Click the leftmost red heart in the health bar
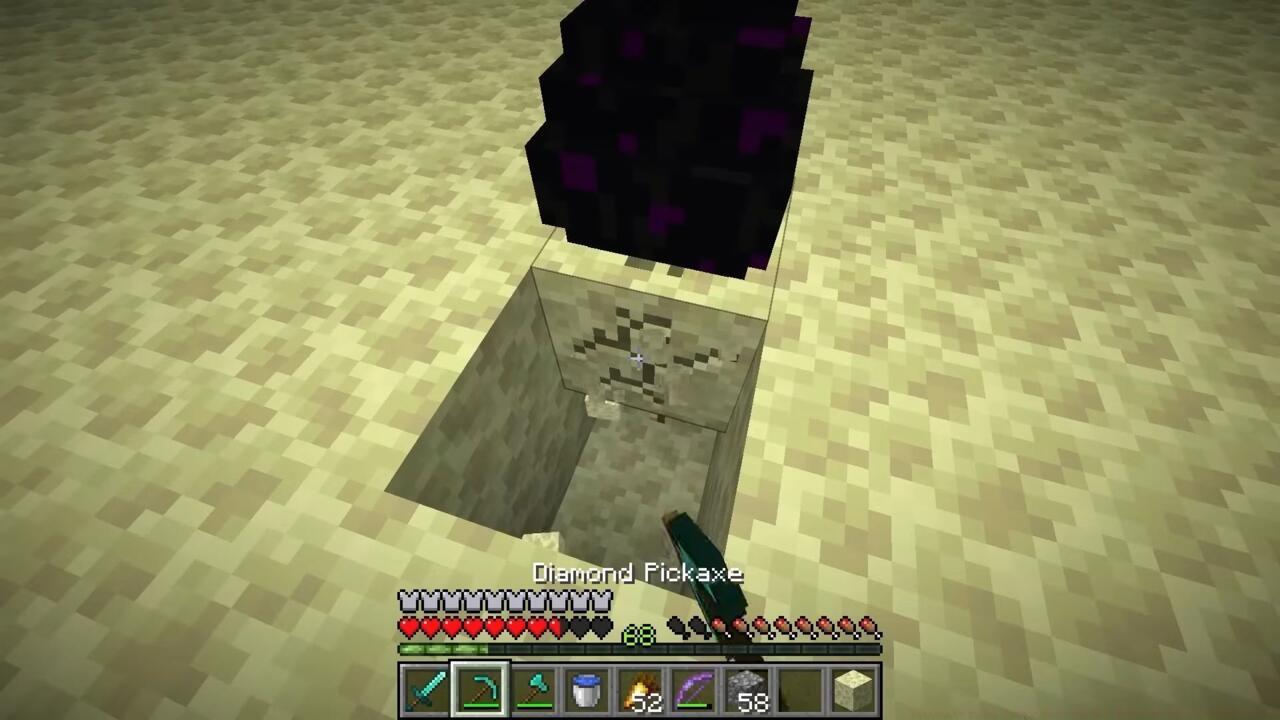Screen dimensions: 1280x720 coord(410,627)
